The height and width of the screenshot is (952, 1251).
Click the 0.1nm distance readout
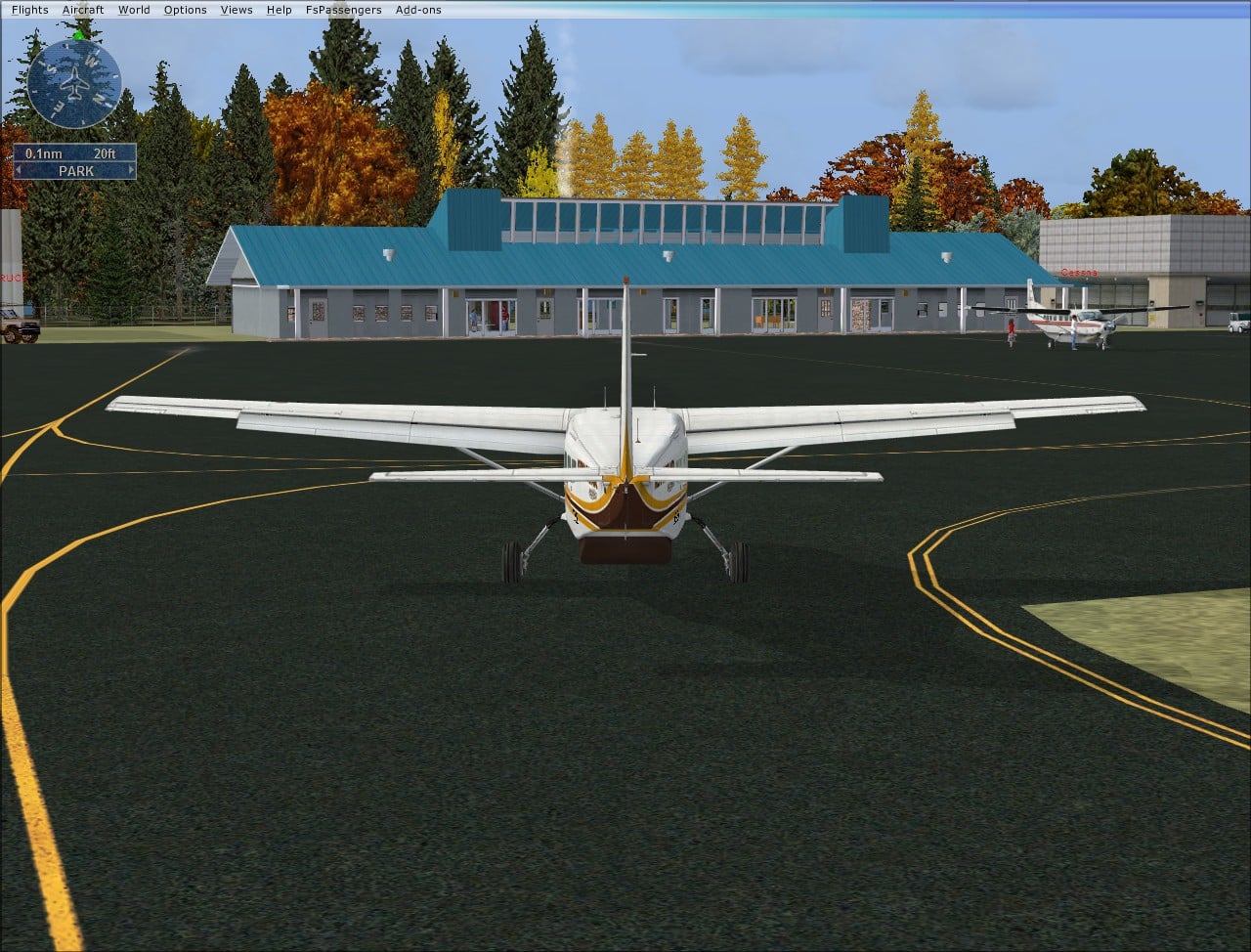point(44,153)
